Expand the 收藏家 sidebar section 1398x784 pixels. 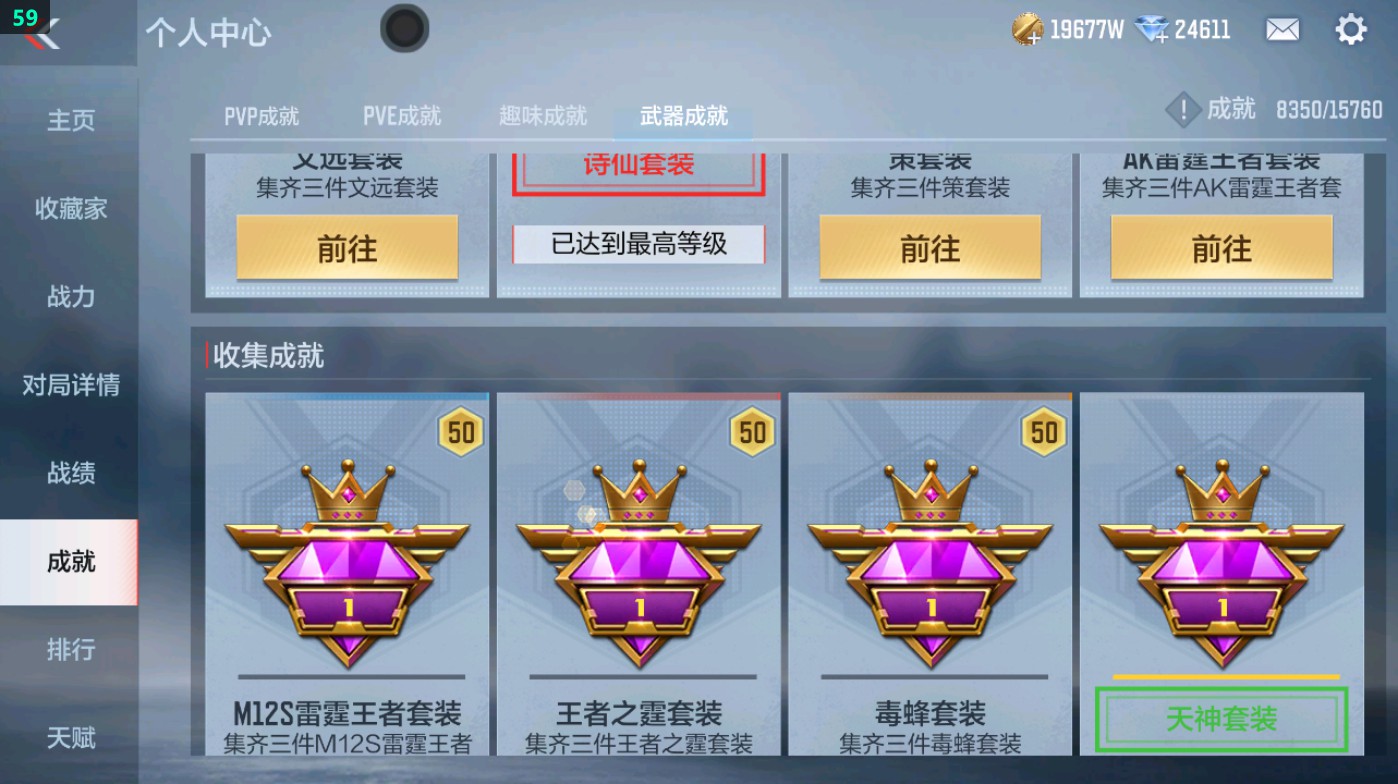pos(70,210)
